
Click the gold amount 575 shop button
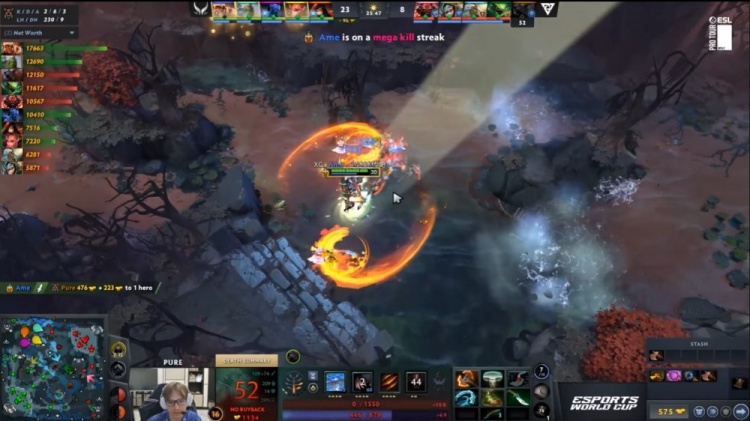pyautogui.click(x=668, y=411)
